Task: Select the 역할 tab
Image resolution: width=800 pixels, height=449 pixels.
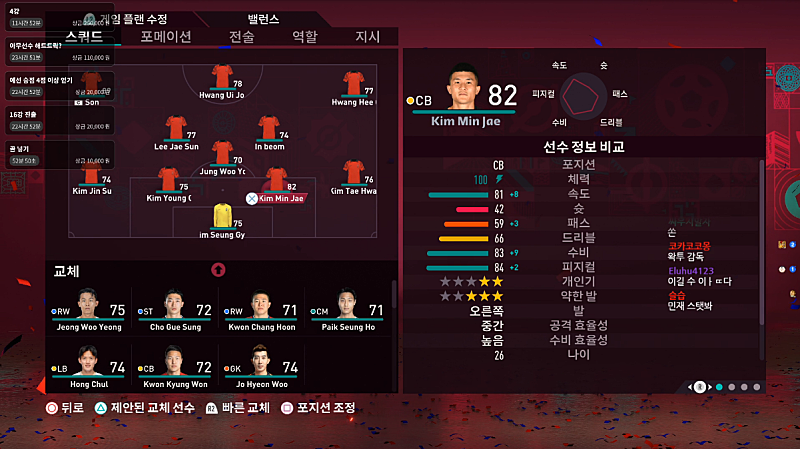Action: [x=304, y=36]
